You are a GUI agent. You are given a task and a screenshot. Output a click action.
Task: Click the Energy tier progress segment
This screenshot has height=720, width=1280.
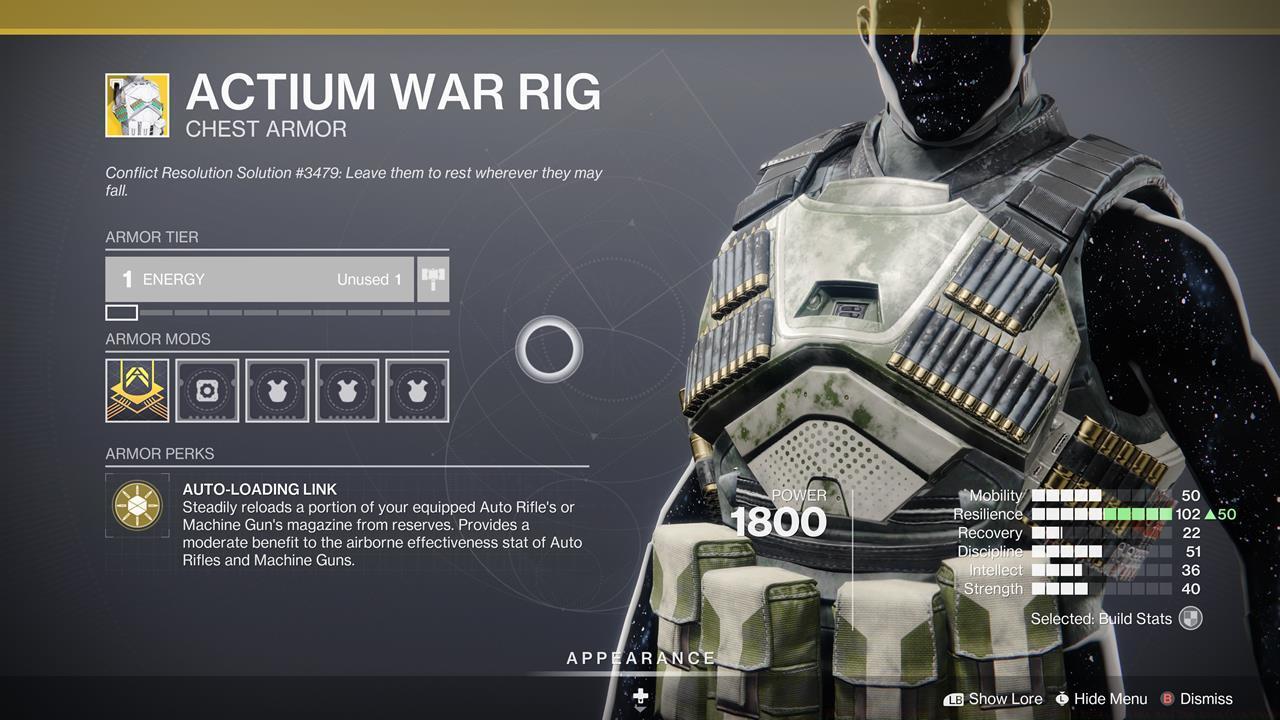coord(121,312)
